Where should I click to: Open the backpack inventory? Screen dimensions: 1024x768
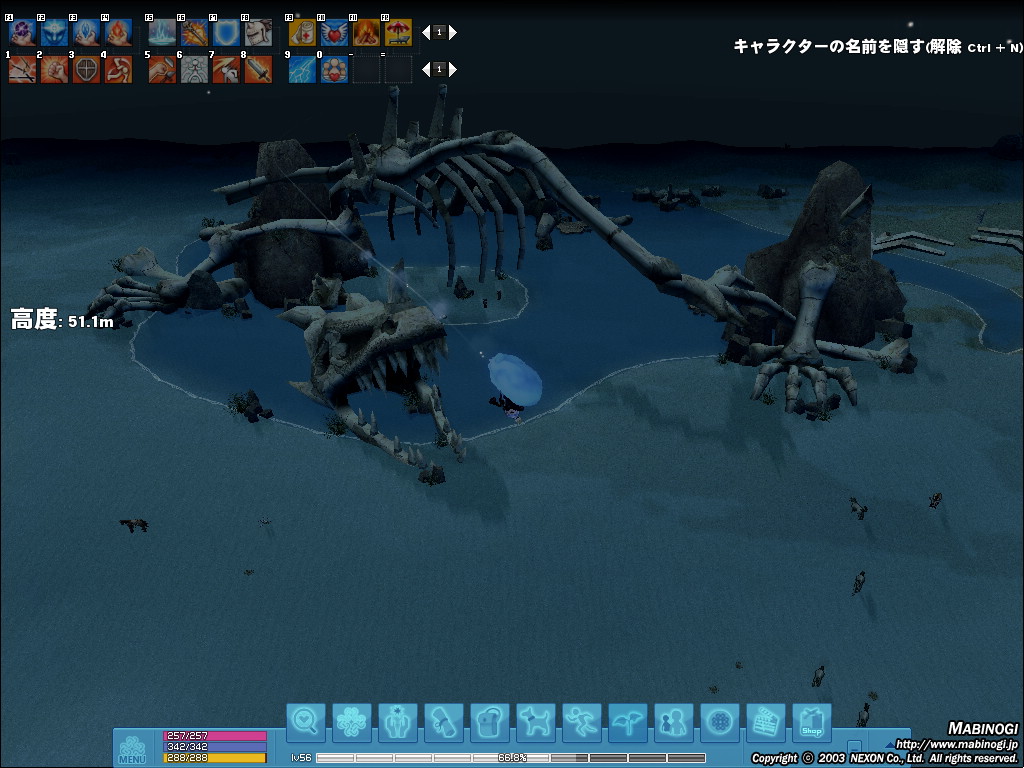pos(490,722)
